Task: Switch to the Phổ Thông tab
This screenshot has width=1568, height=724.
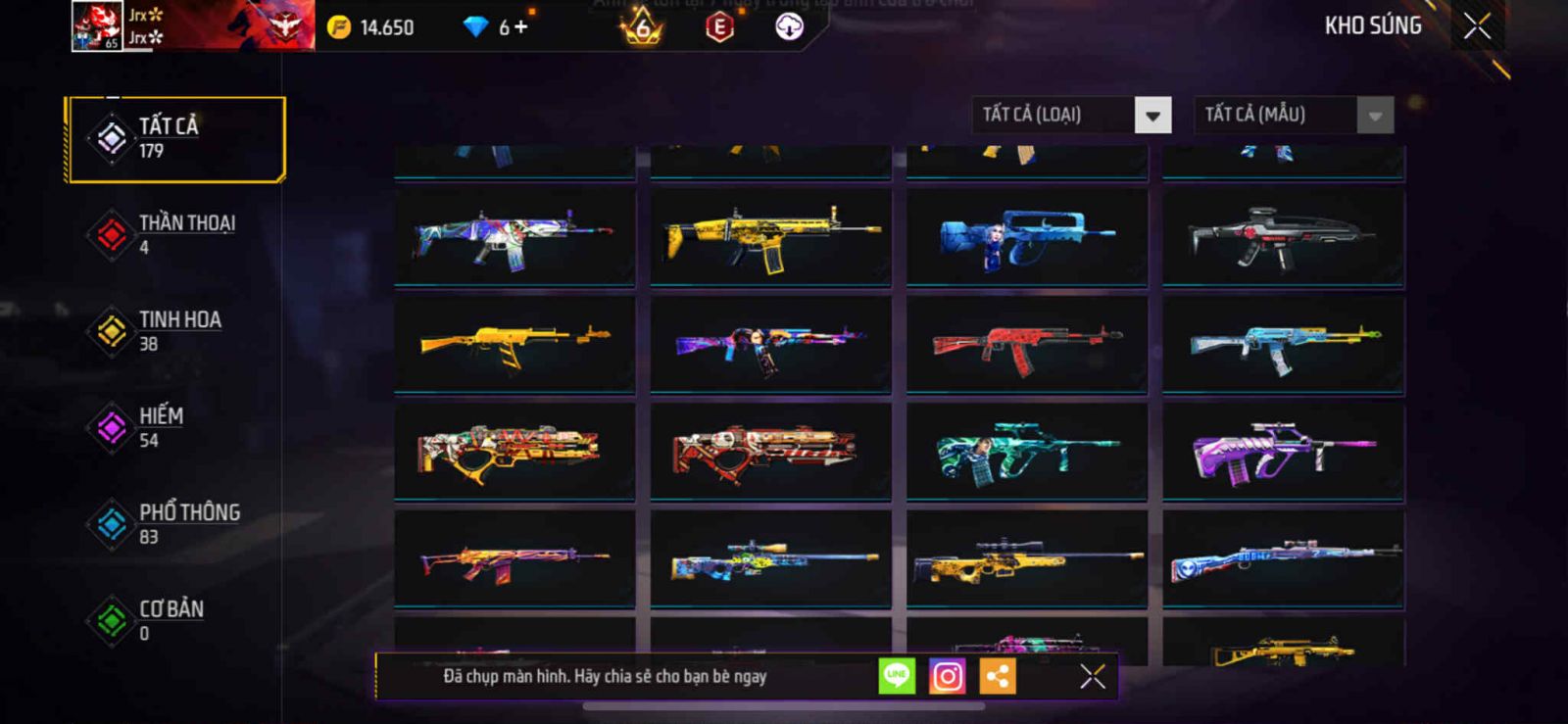Action: point(175,524)
